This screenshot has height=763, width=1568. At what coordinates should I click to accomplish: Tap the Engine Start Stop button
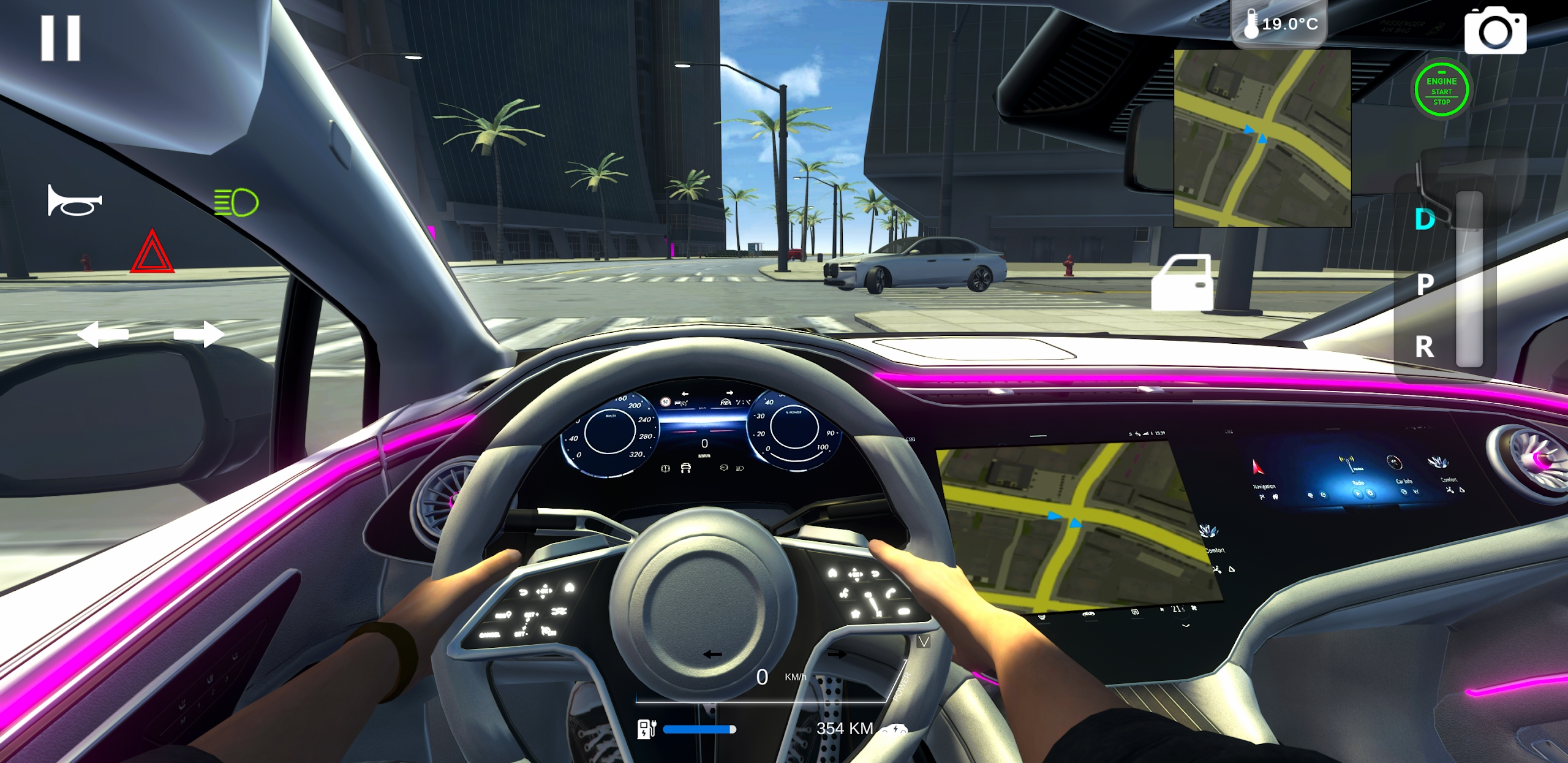[1441, 90]
